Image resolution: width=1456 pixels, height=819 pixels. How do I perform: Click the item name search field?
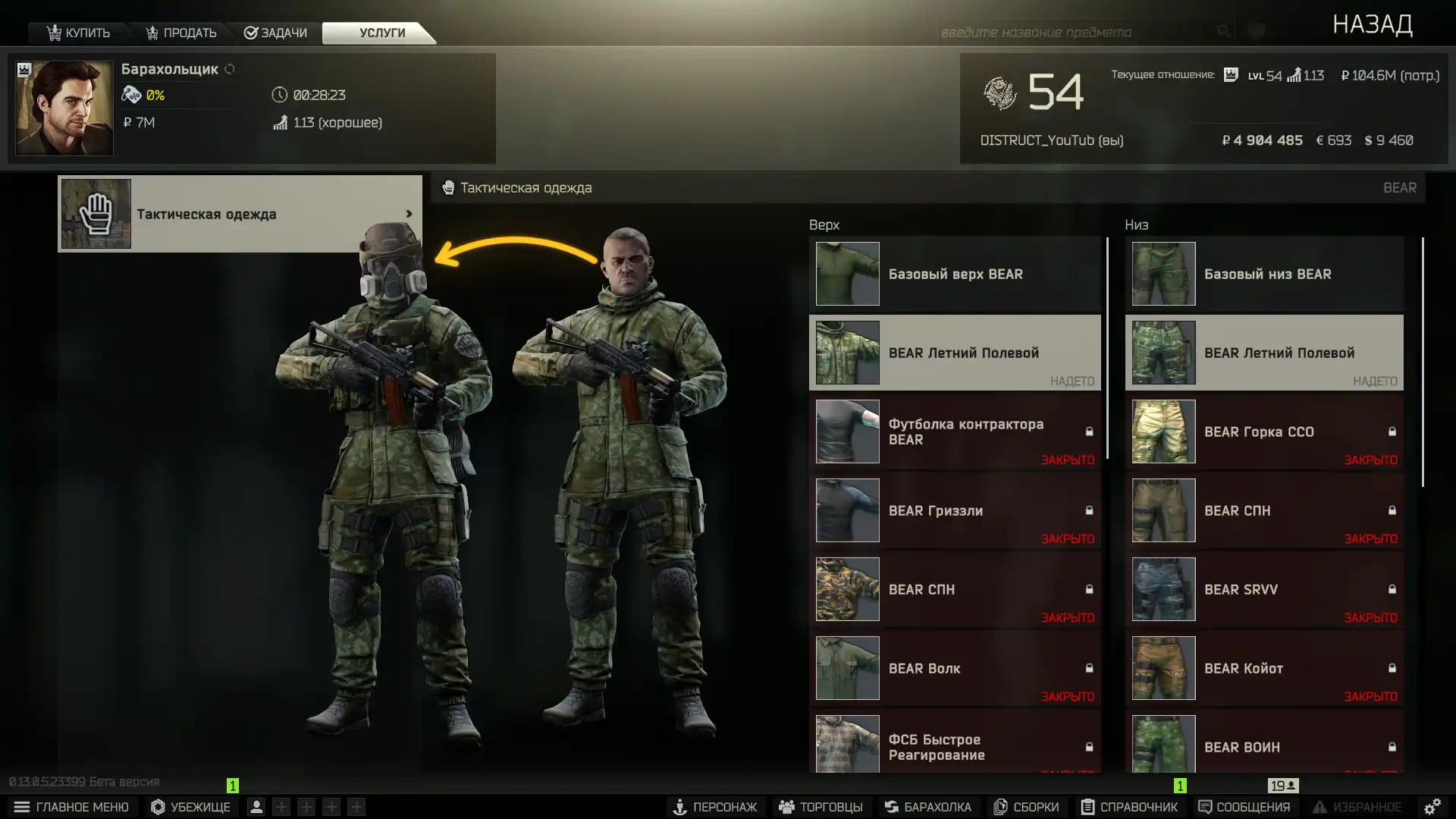coord(1073,32)
